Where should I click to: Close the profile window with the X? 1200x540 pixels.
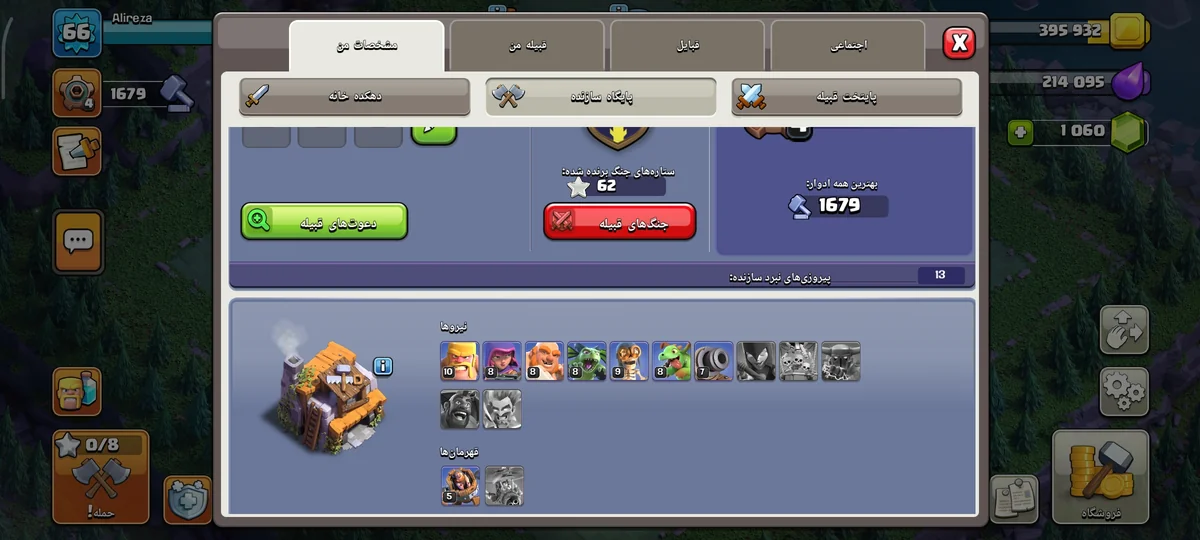tap(959, 42)
